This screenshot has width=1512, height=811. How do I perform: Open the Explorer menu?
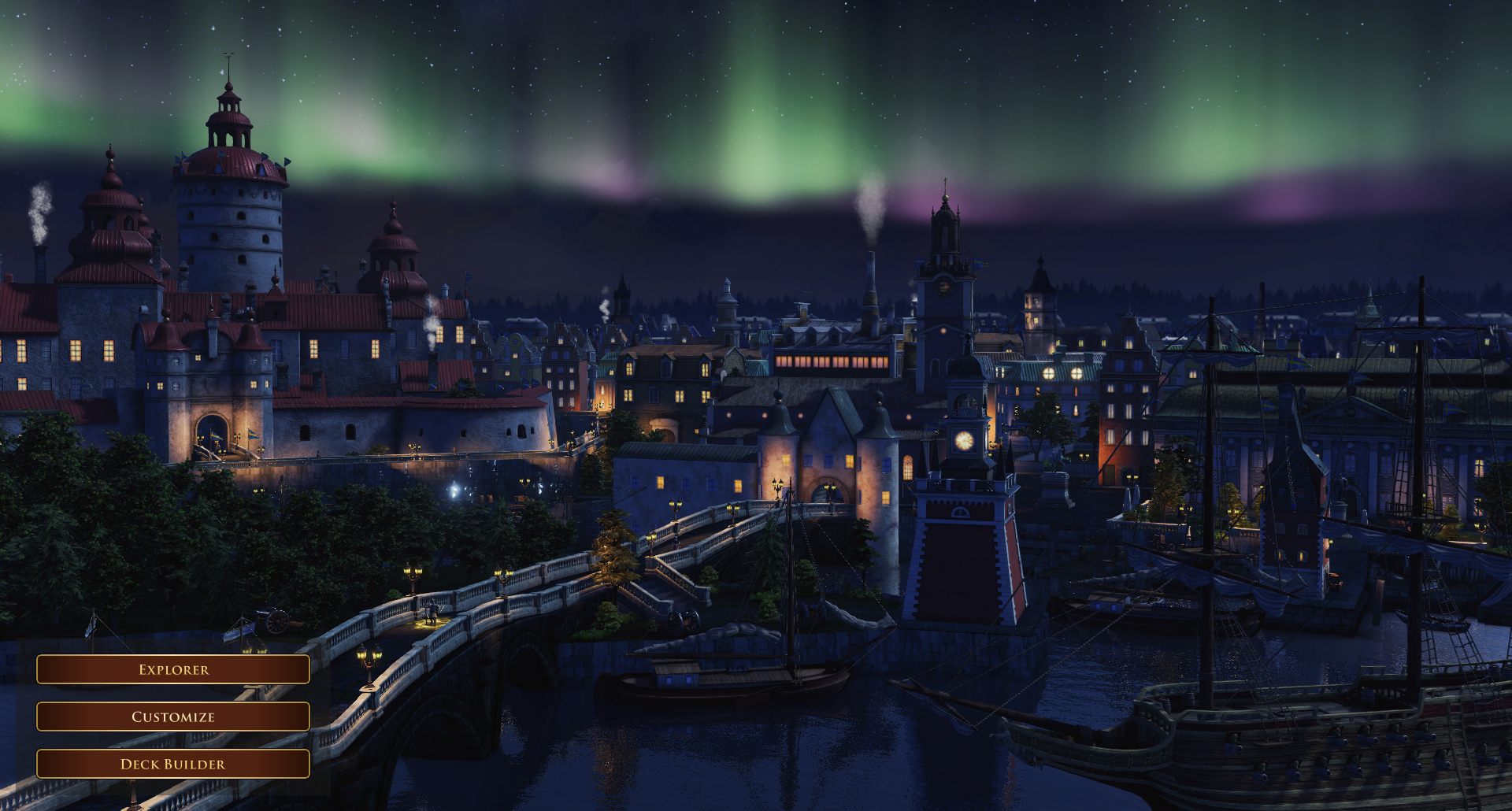click(x=173, y=669)
